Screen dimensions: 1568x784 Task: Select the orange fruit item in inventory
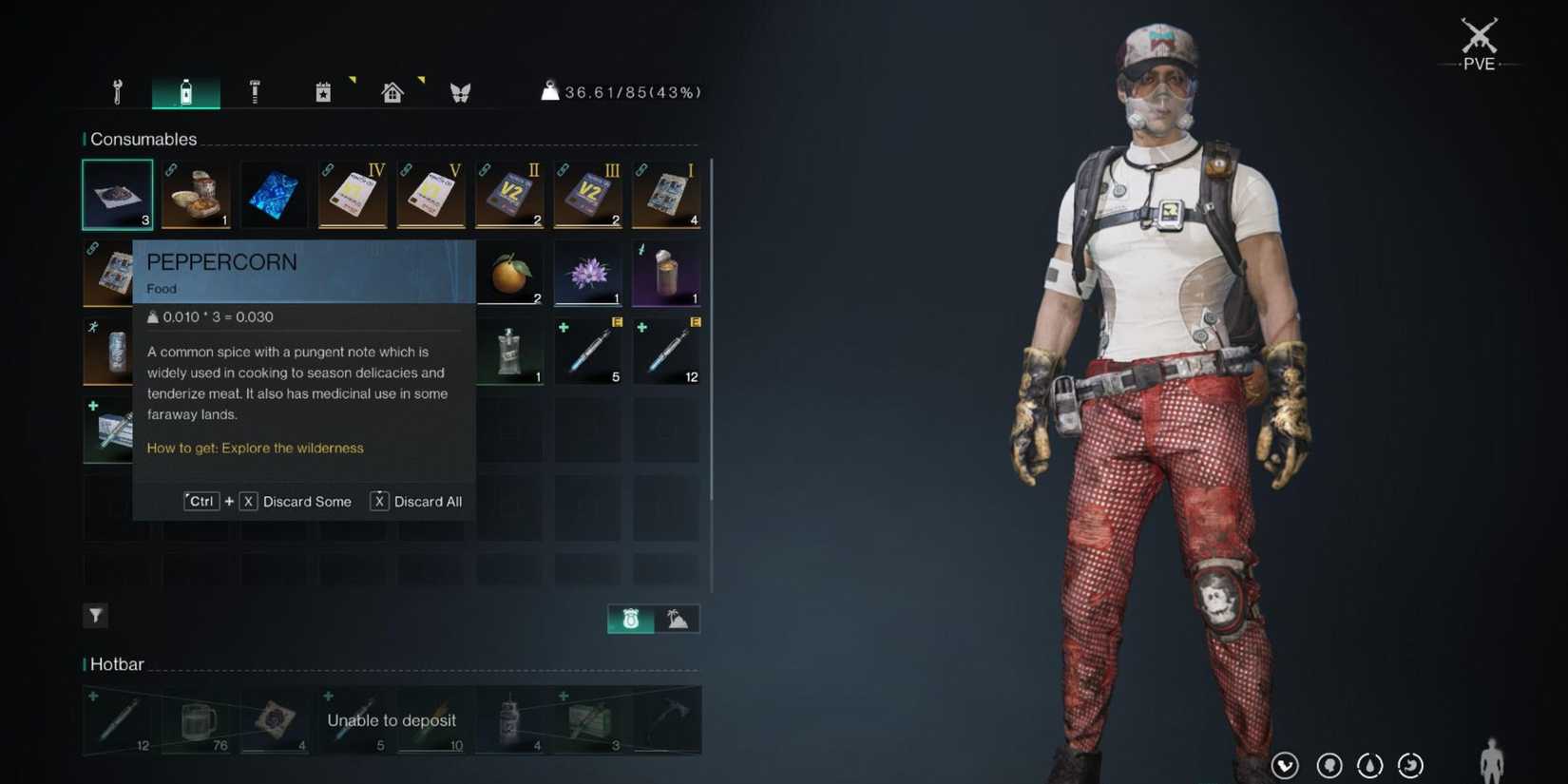tap(509, 273)
